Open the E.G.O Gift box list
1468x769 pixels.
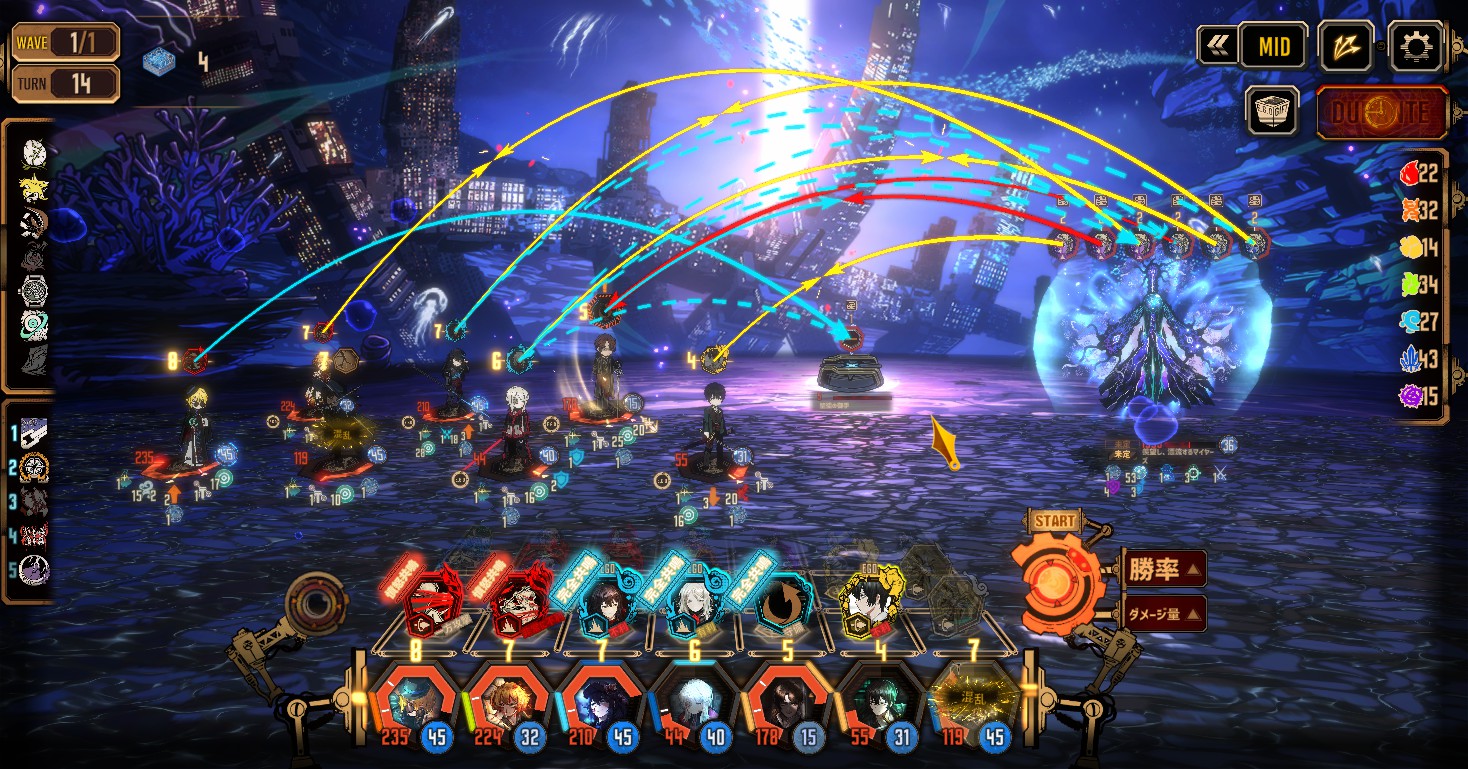point(1272,110)
